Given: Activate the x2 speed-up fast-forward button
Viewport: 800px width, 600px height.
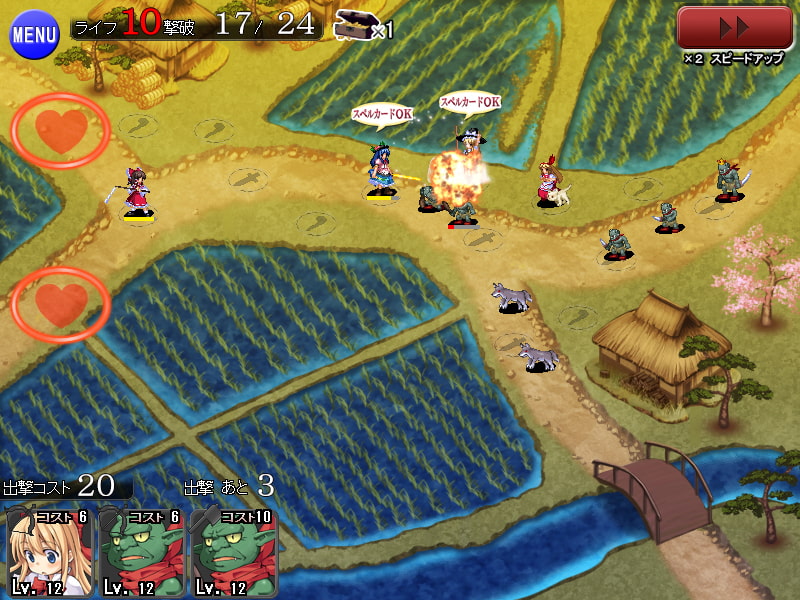Looking at the screenshot, I should click(x=735, y=28).
